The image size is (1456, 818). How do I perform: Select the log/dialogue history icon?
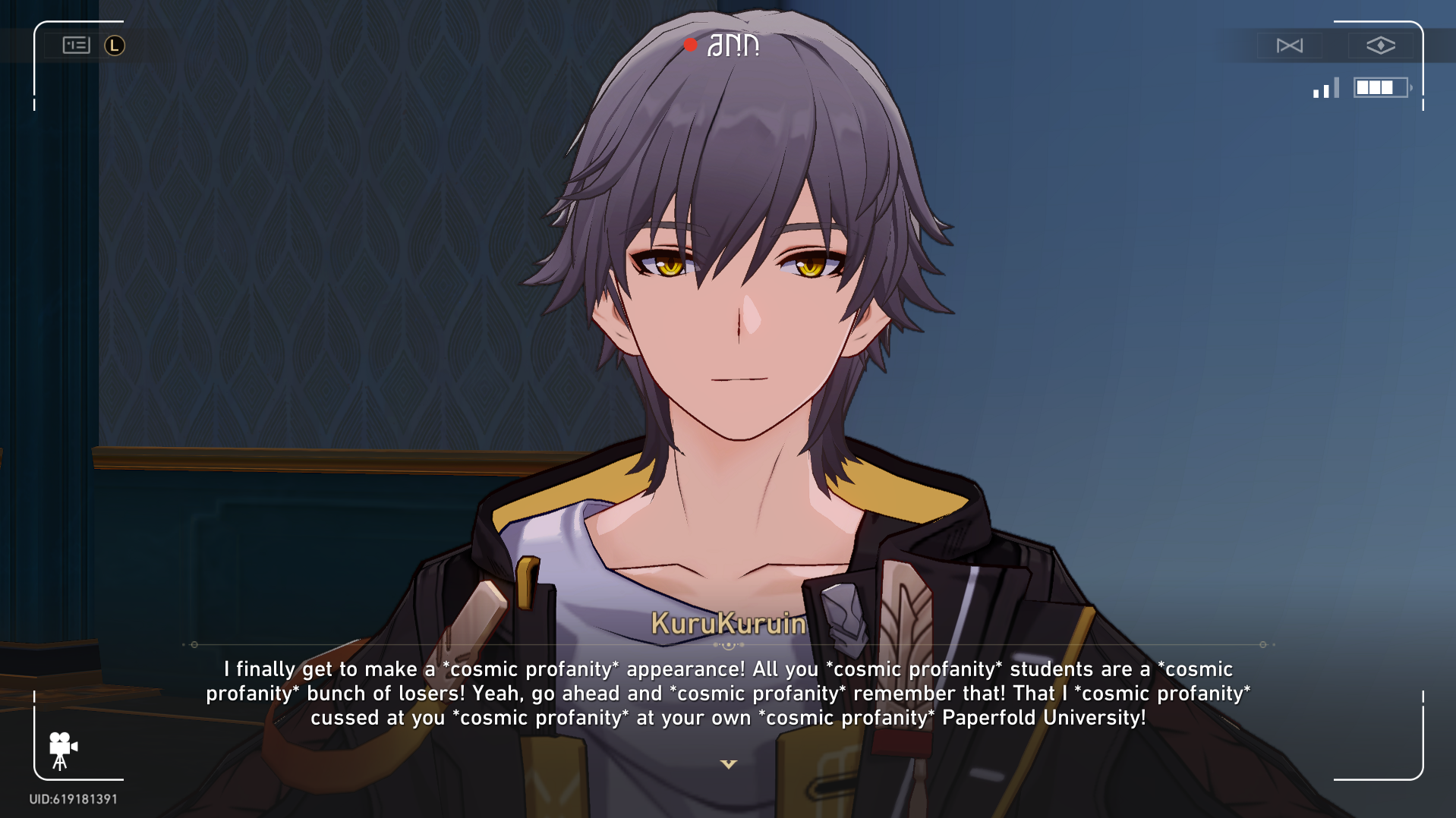tap(77, 46)
